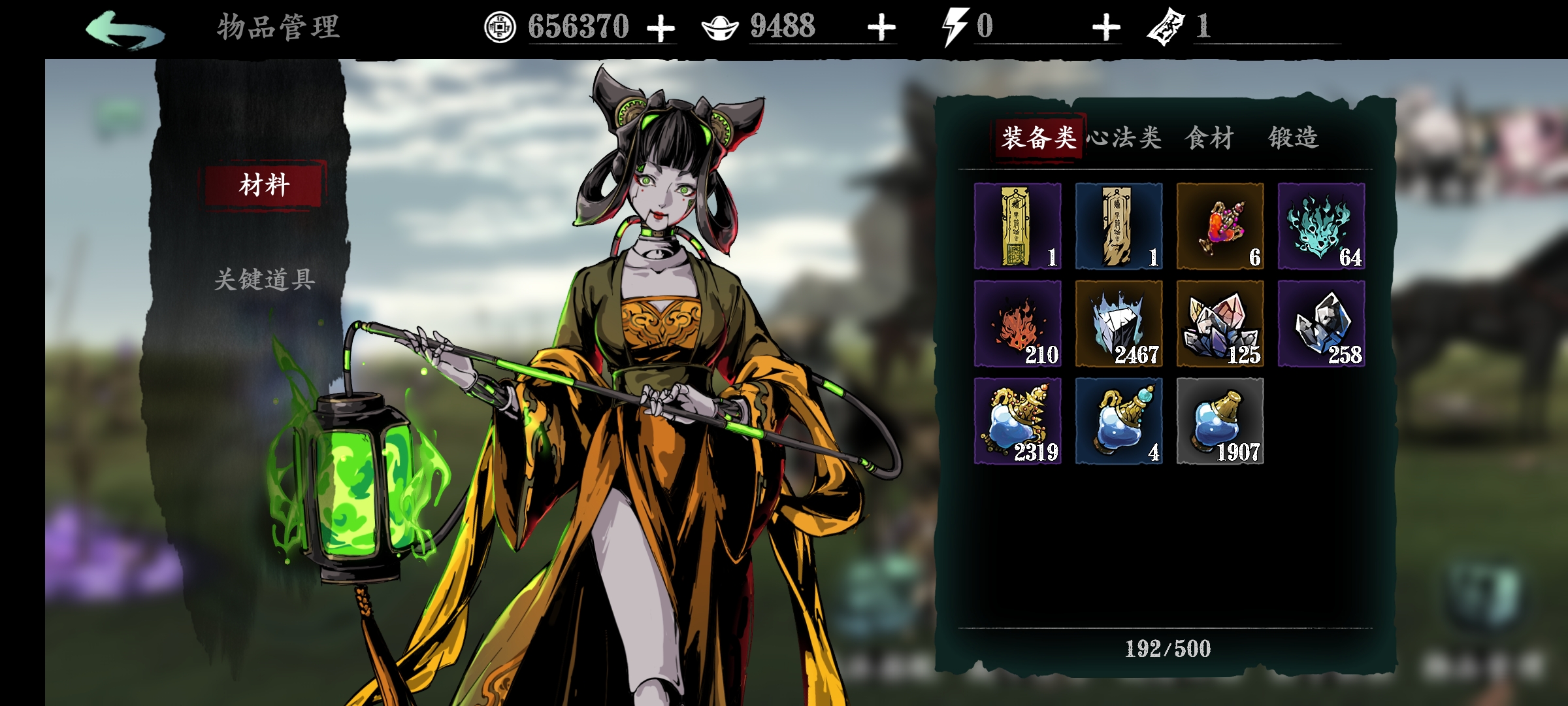Open the 锻造 forging tab
Viewport: 1568px width, 706px height.
[1294, 138]
